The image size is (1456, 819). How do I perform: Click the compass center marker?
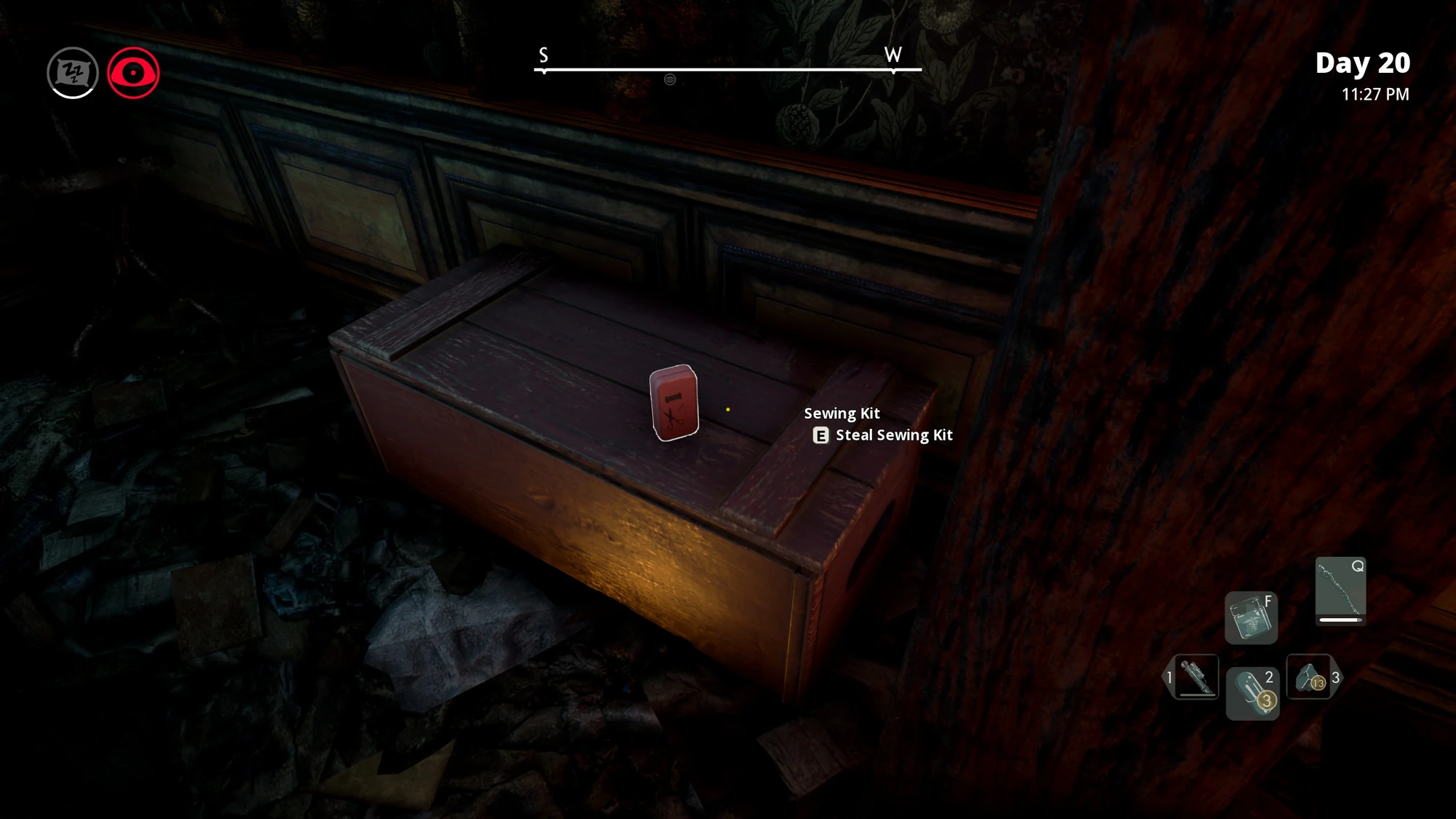point(670,80)
